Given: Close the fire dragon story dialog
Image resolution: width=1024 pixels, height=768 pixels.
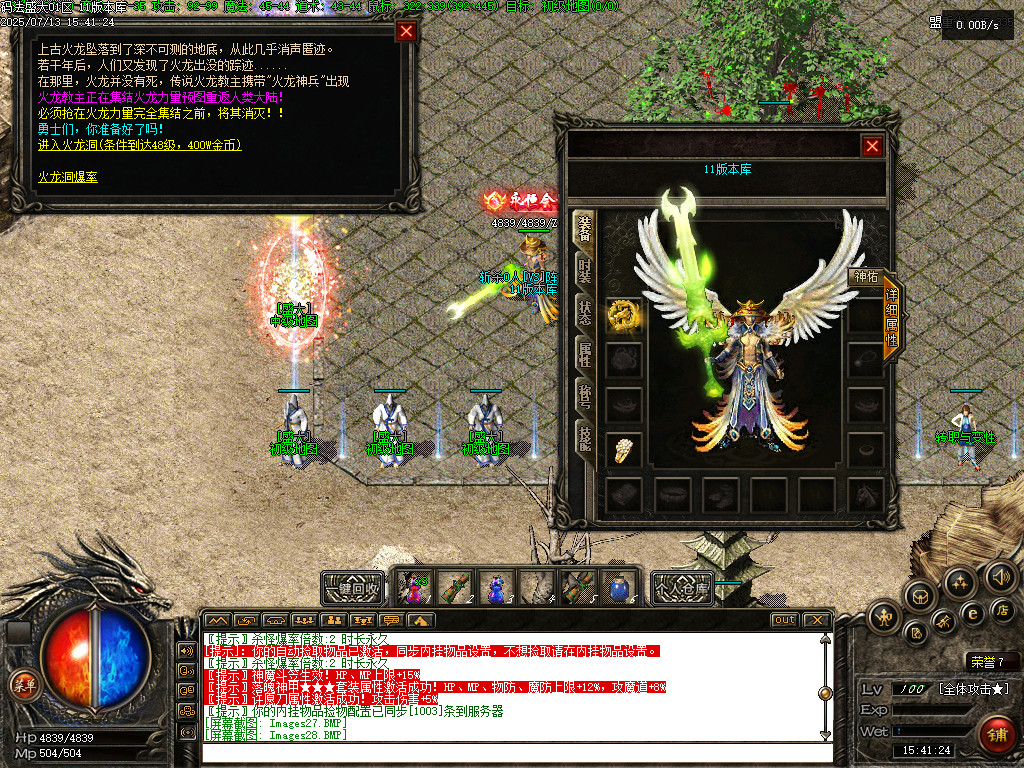Looking at the screenshot, I should pyautogui.click(x=406, y=31).
